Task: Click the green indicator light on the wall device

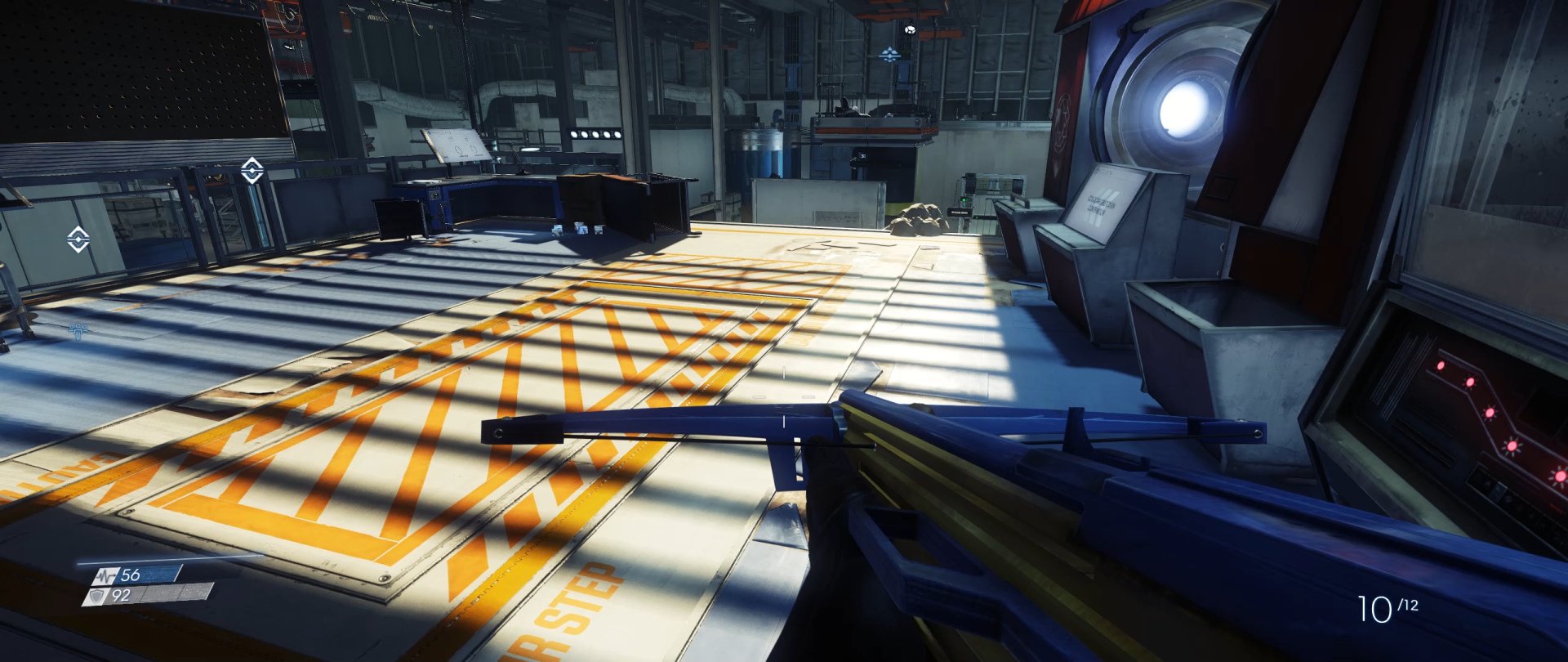Action: (x=964, y=199)
